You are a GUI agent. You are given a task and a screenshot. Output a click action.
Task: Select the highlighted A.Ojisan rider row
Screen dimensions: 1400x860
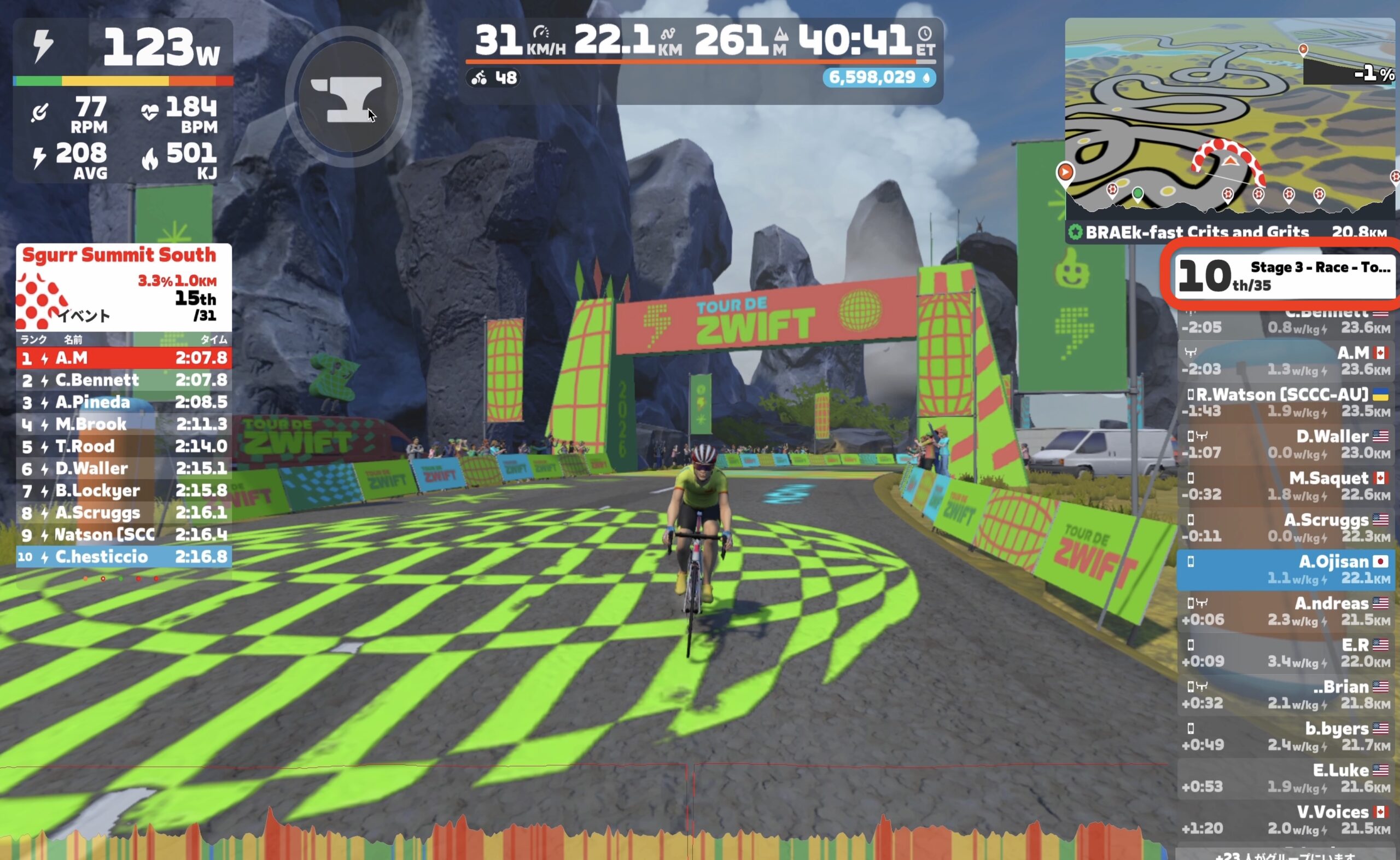coord(1285,570)
